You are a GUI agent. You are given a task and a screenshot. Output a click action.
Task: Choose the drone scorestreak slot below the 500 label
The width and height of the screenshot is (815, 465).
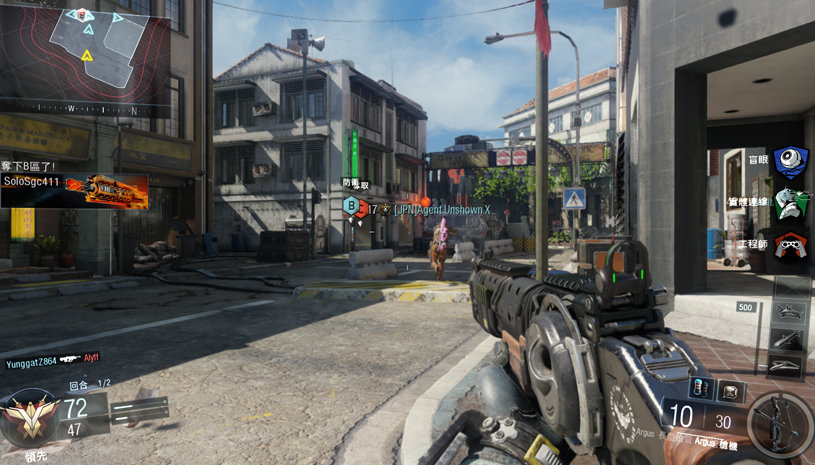(790, 313)
